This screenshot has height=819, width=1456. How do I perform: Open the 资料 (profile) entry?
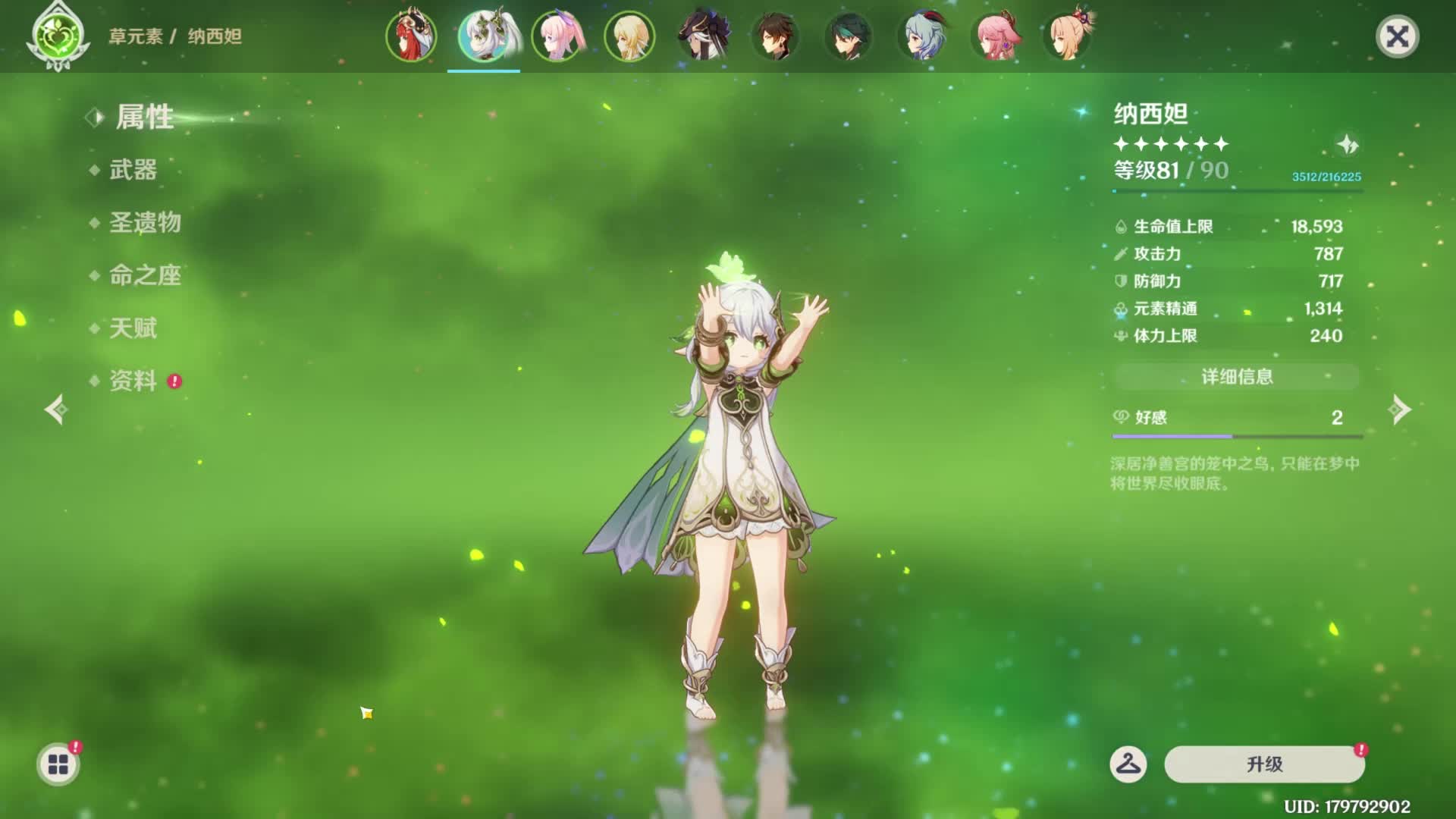click(x=133, y=381)
